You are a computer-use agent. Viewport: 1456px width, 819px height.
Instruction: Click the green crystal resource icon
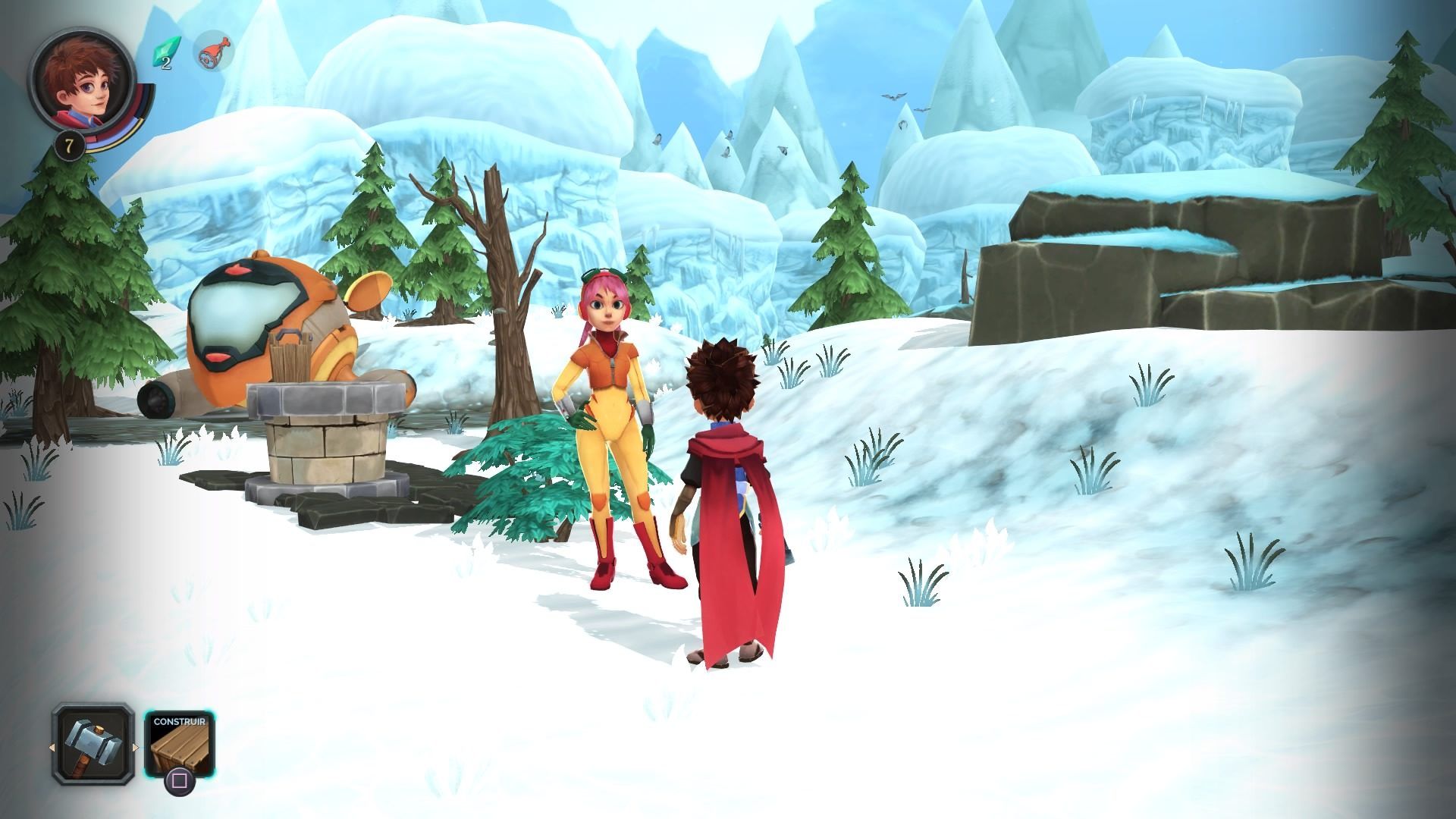pyautogui.click(x=163, y=52)
